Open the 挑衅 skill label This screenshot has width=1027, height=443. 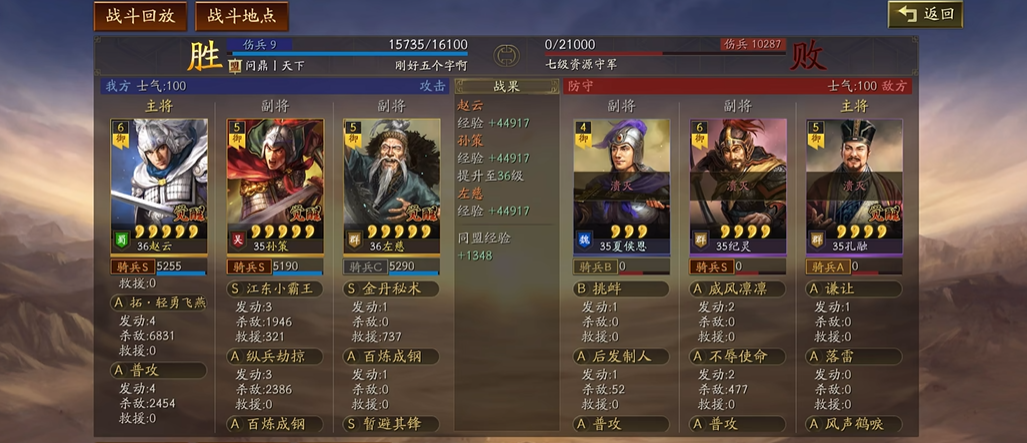(621, 288)
